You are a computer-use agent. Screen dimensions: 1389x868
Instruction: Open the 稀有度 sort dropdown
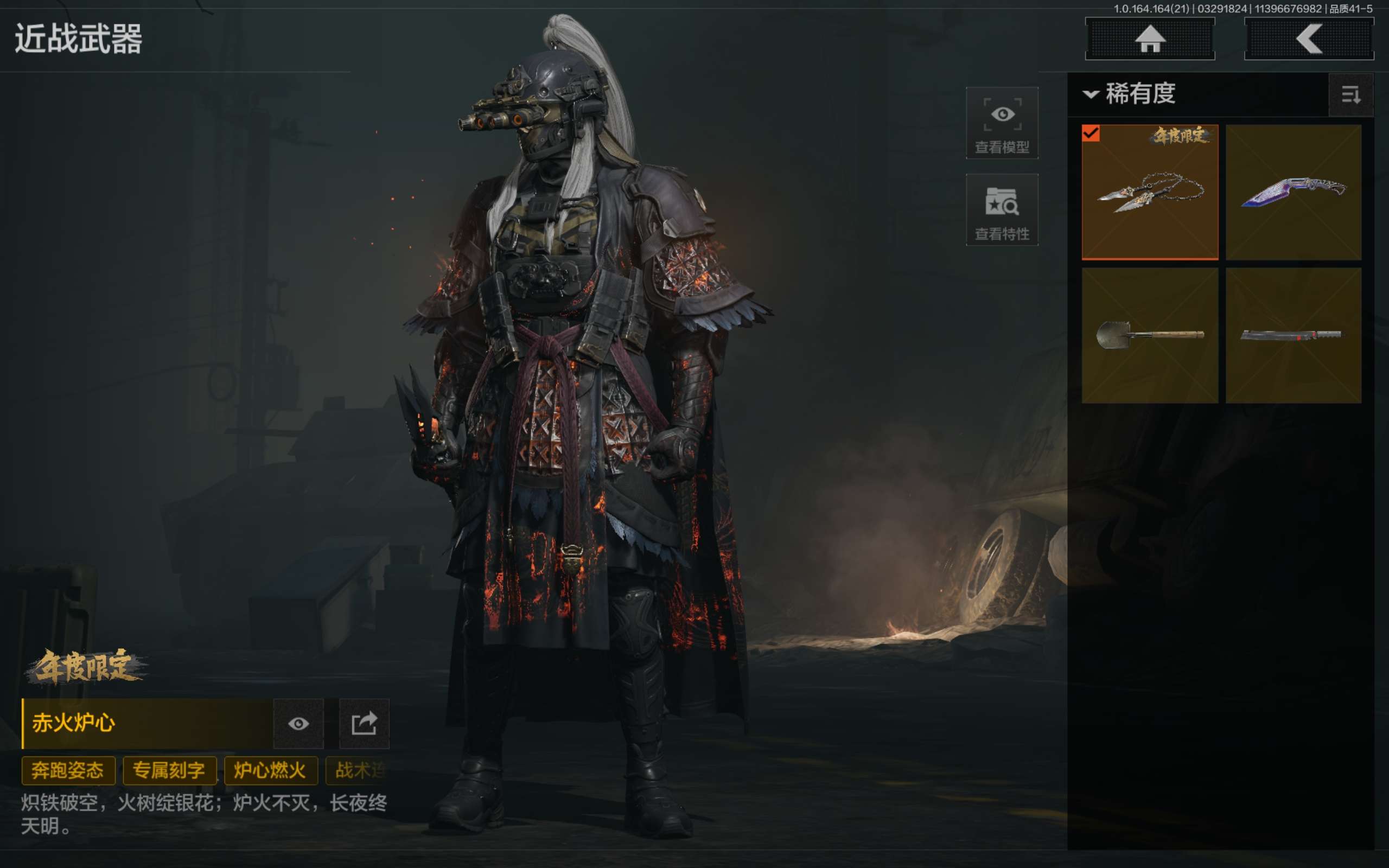click(1131, 93)
